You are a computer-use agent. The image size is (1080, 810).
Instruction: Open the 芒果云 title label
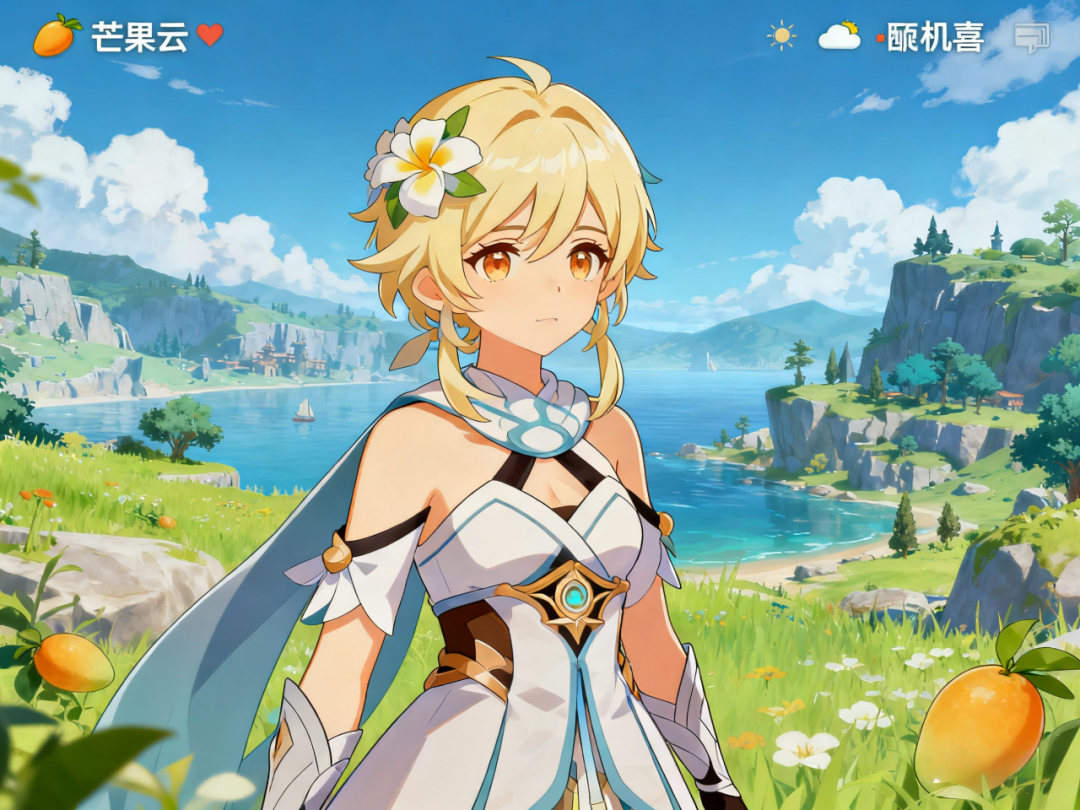coord(139,37)
